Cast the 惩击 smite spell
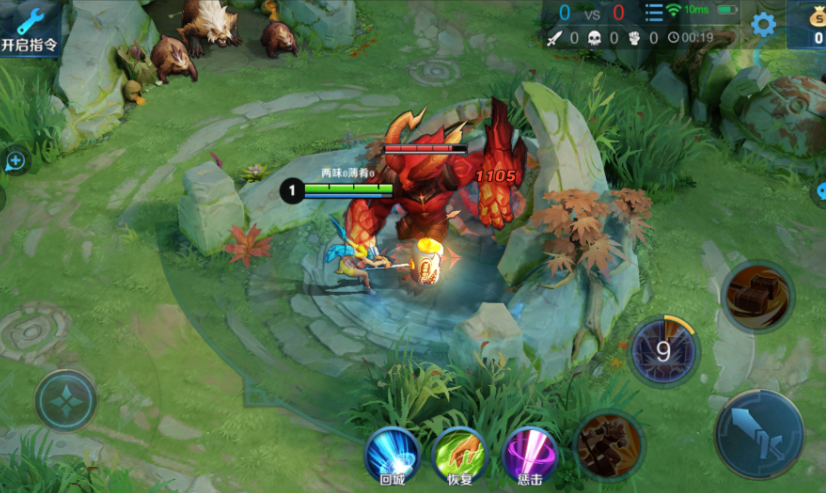 530,455
